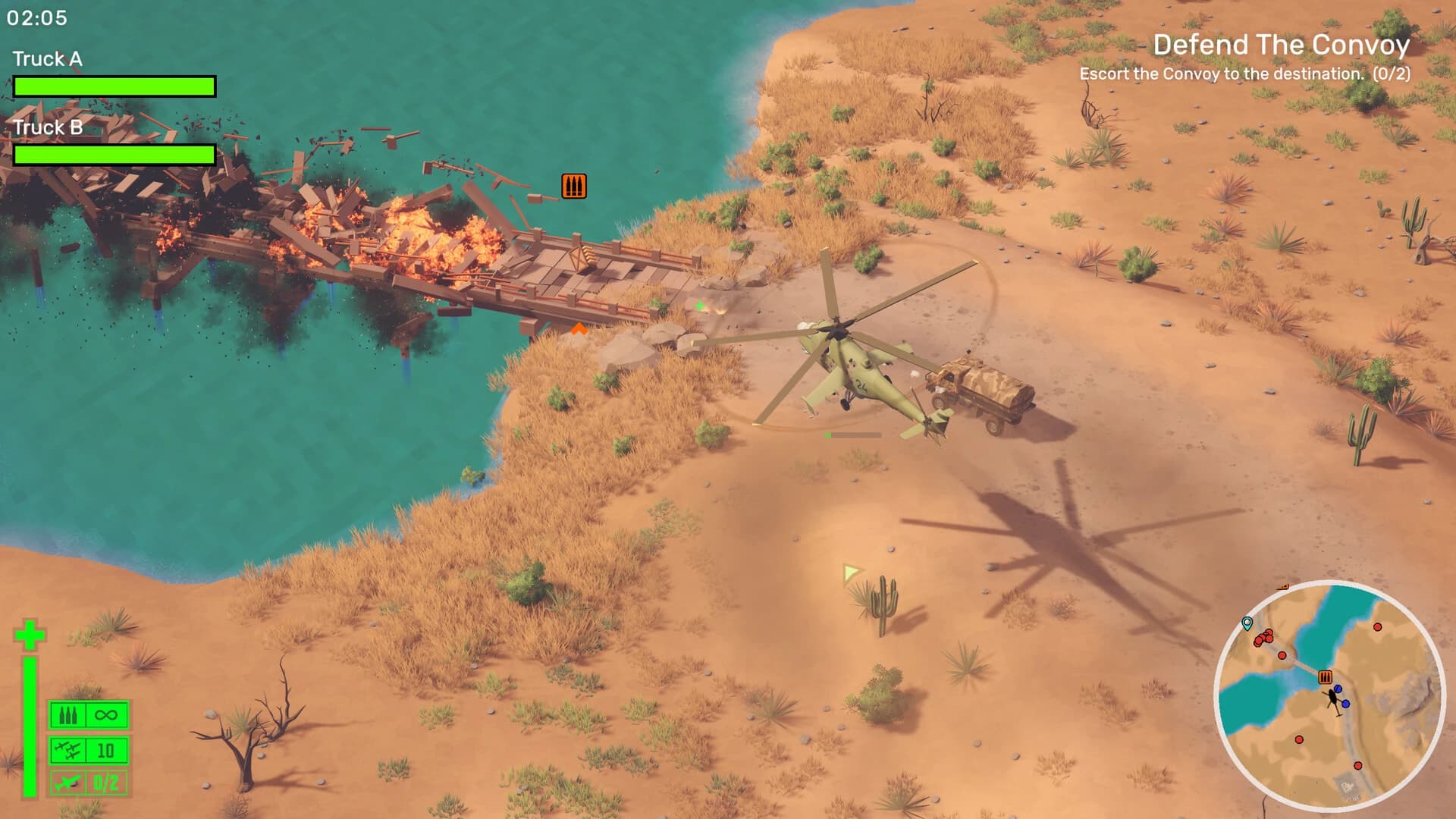Click the cyan waypoint pin on the minimap
Image resolution: width=1456 pixels, height=819 pixels.
tap(1248, 624)
